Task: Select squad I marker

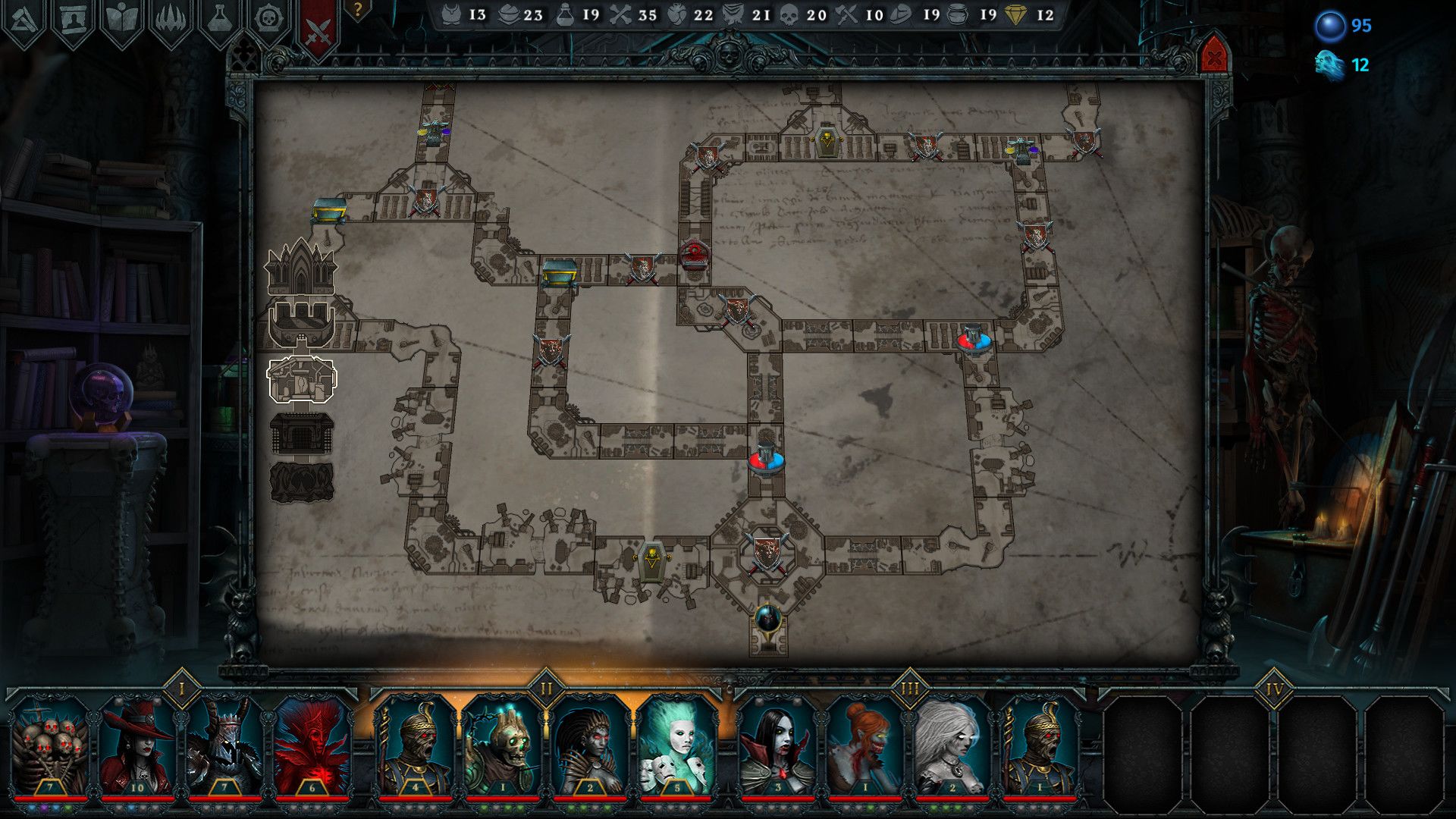Action: [x=181, y=689]
